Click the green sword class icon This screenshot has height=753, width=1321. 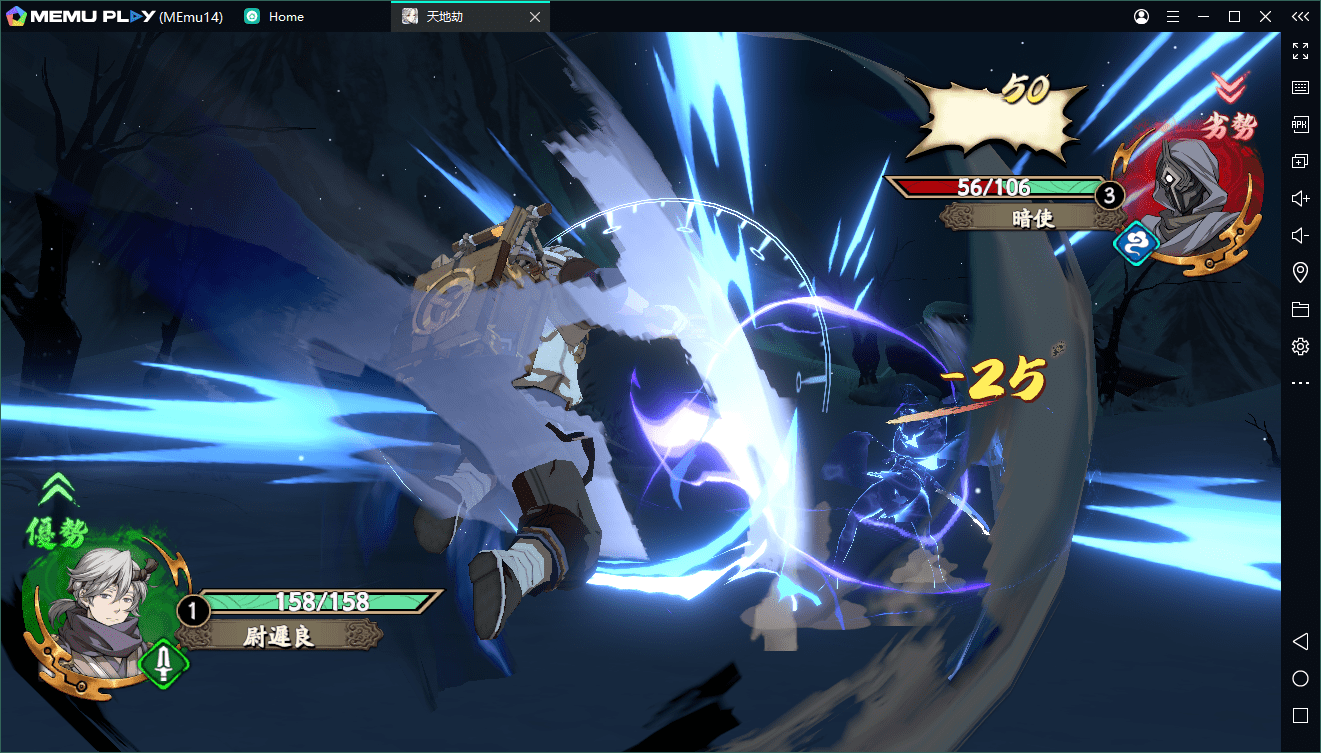point(165,664)
